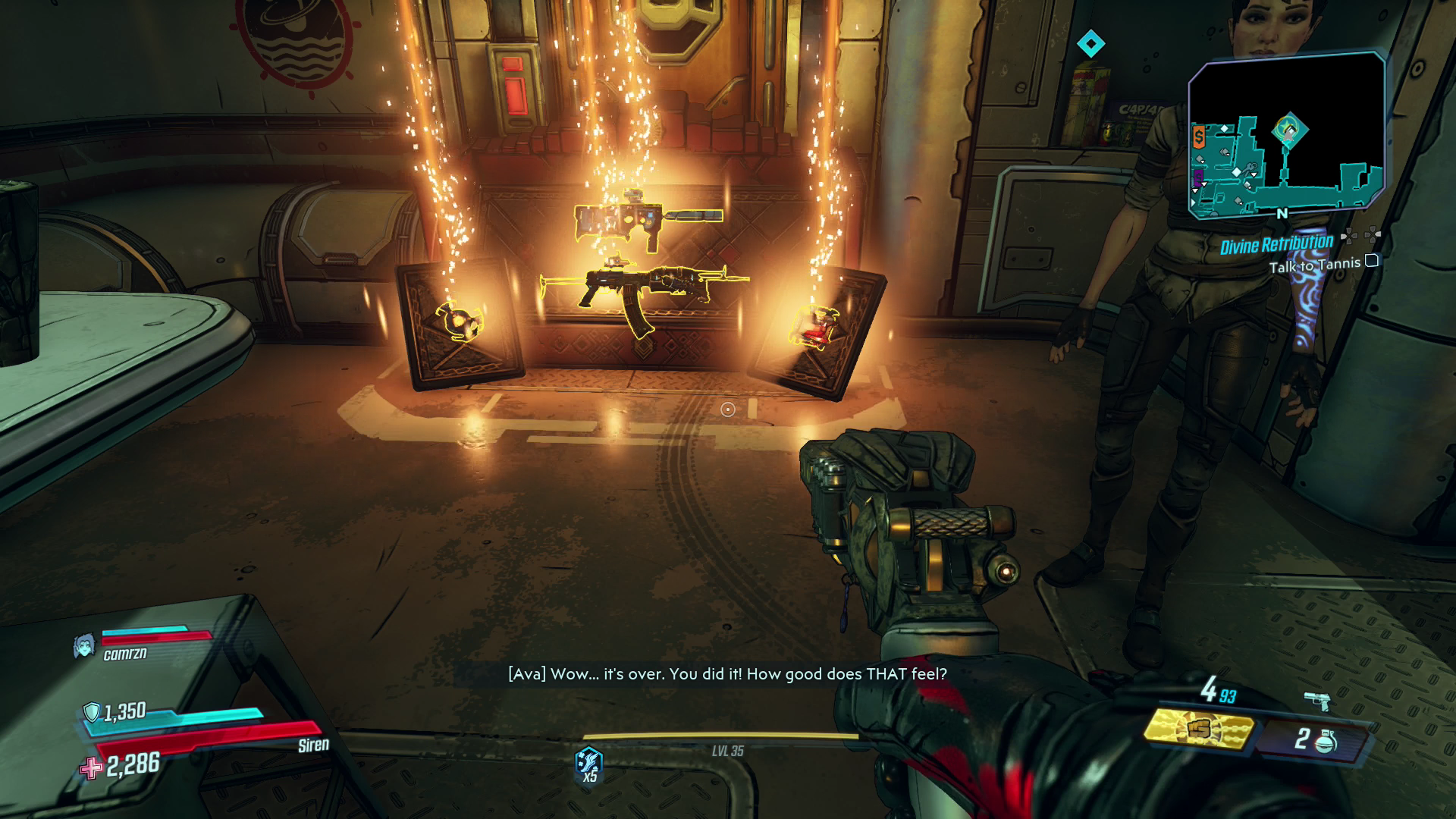Image resolution: width=1456 pixels, height=819 pixels.
Task: Click the action skill icon showing x5
Action: pos(589,763)
